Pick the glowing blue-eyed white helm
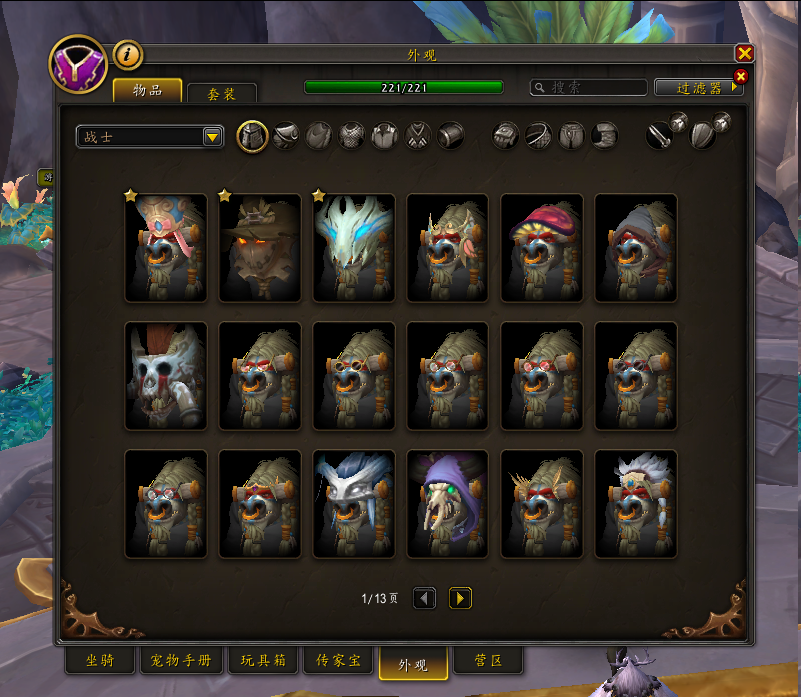 [x=354, y=248]
